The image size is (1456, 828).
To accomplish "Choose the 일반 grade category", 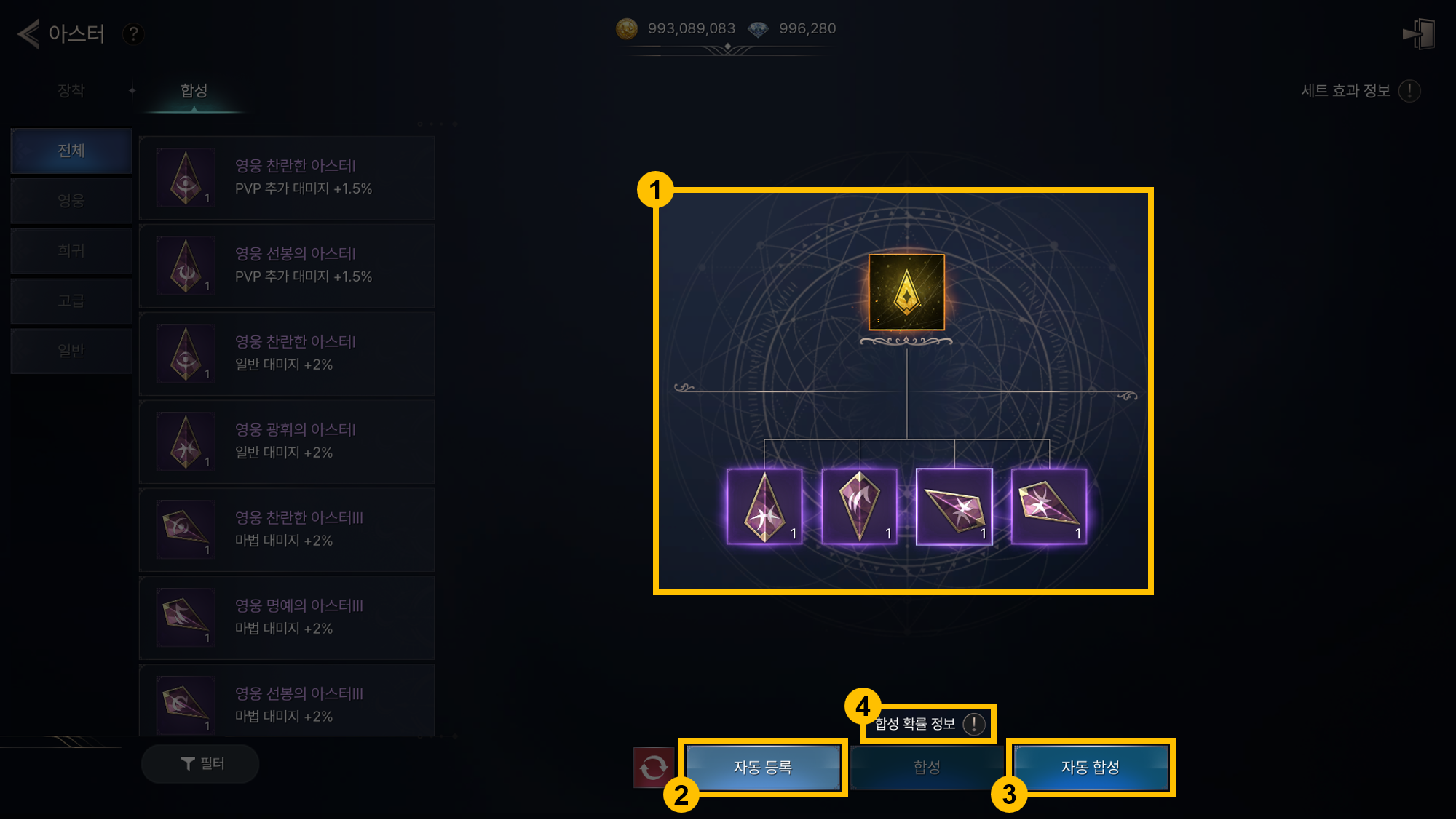I will (x=71, y=351).
